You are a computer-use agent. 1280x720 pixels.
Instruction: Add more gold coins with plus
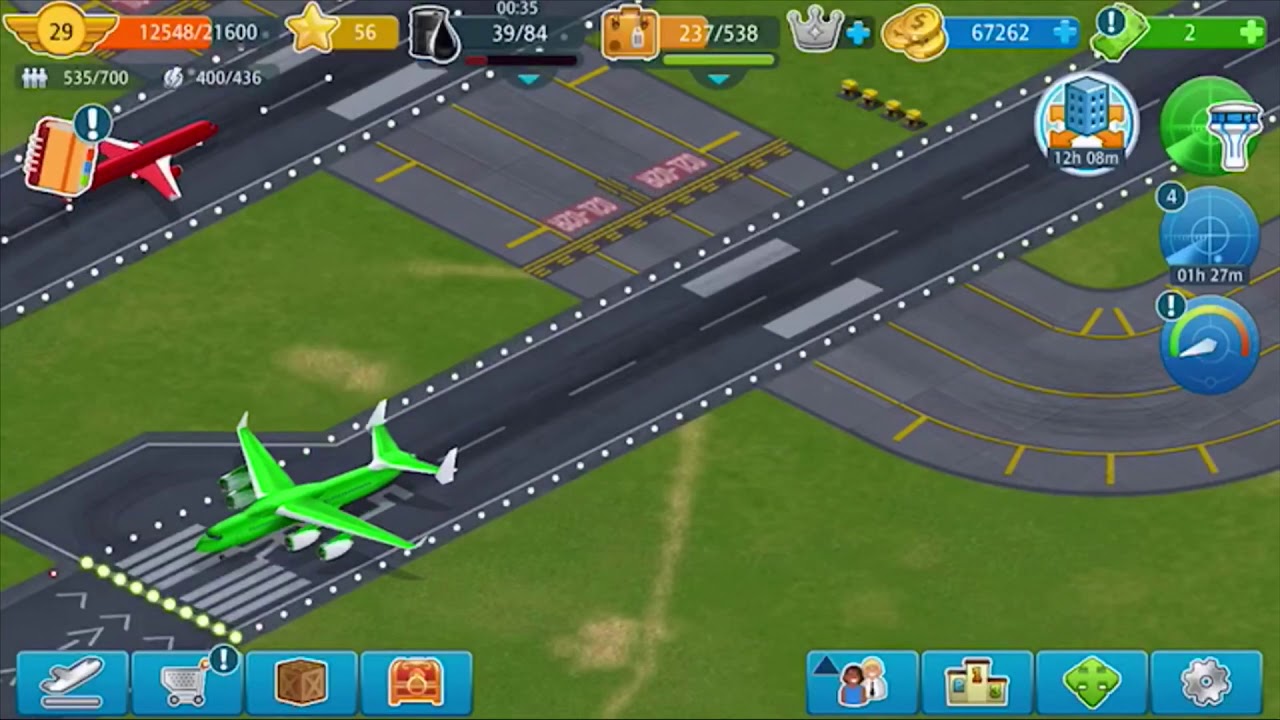pyautogui.click(x=1065, y=33)
